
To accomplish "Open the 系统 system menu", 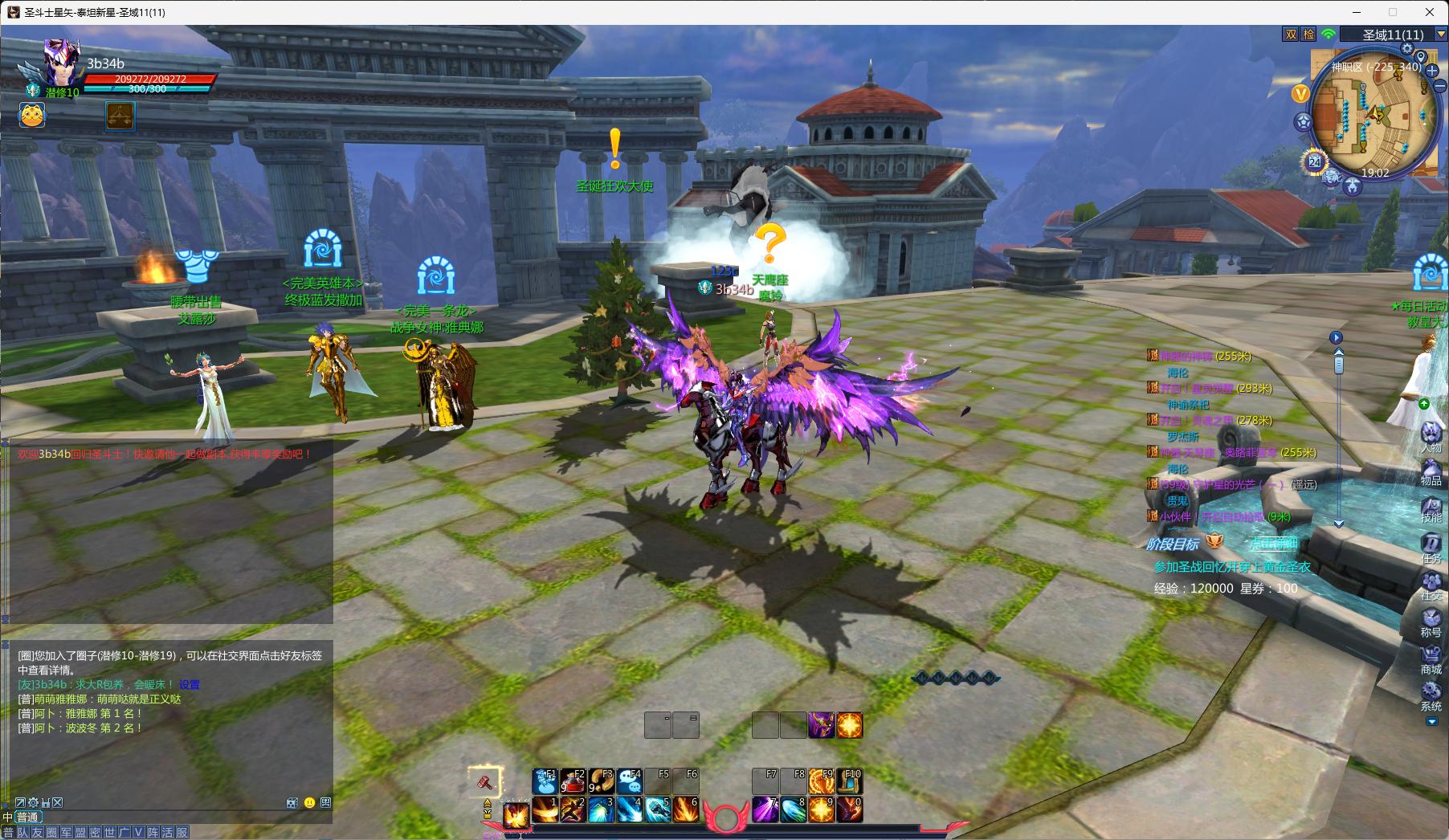I will pos(1431,695).
